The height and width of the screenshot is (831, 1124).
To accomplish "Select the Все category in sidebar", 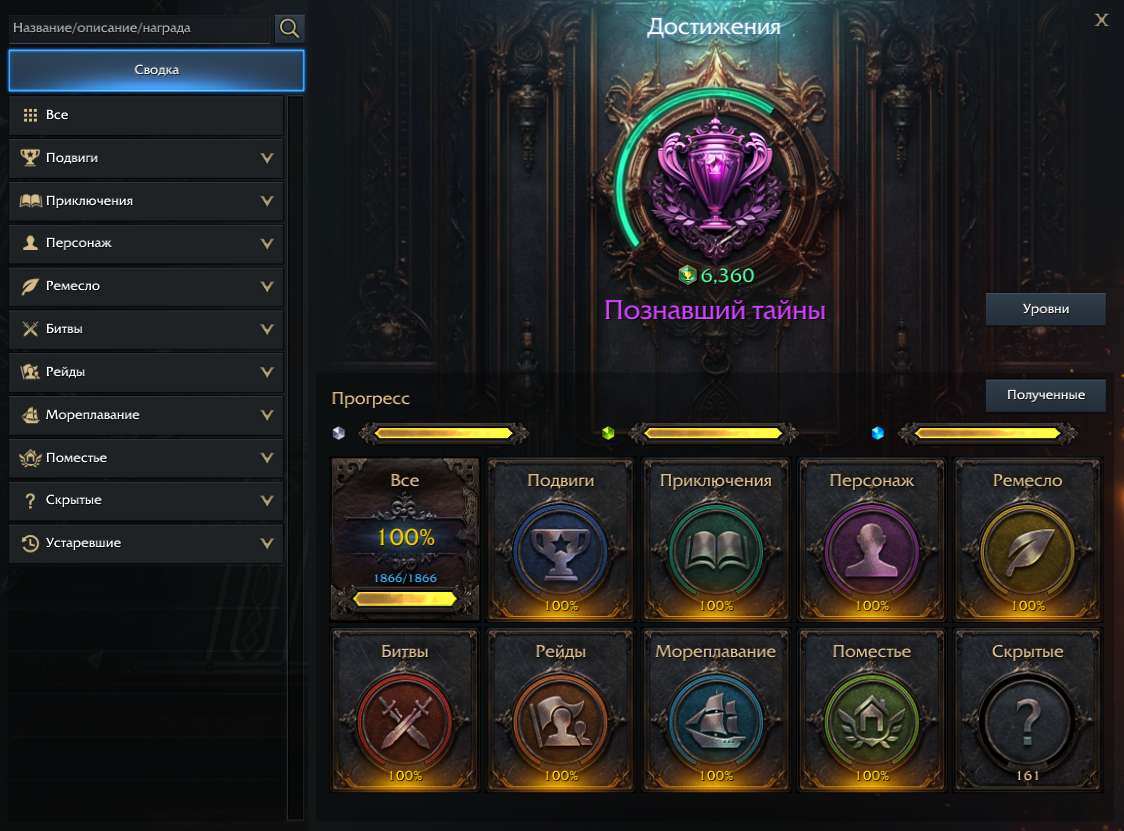I will tap(146, 115).
